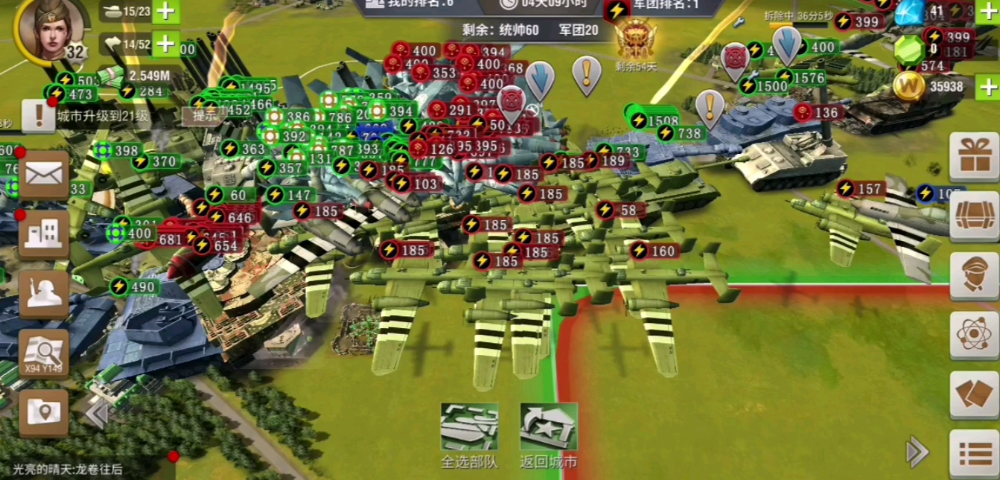Open the atom research menu
Viewport: 1000px width, 480px height.
[x=973, y=331]
